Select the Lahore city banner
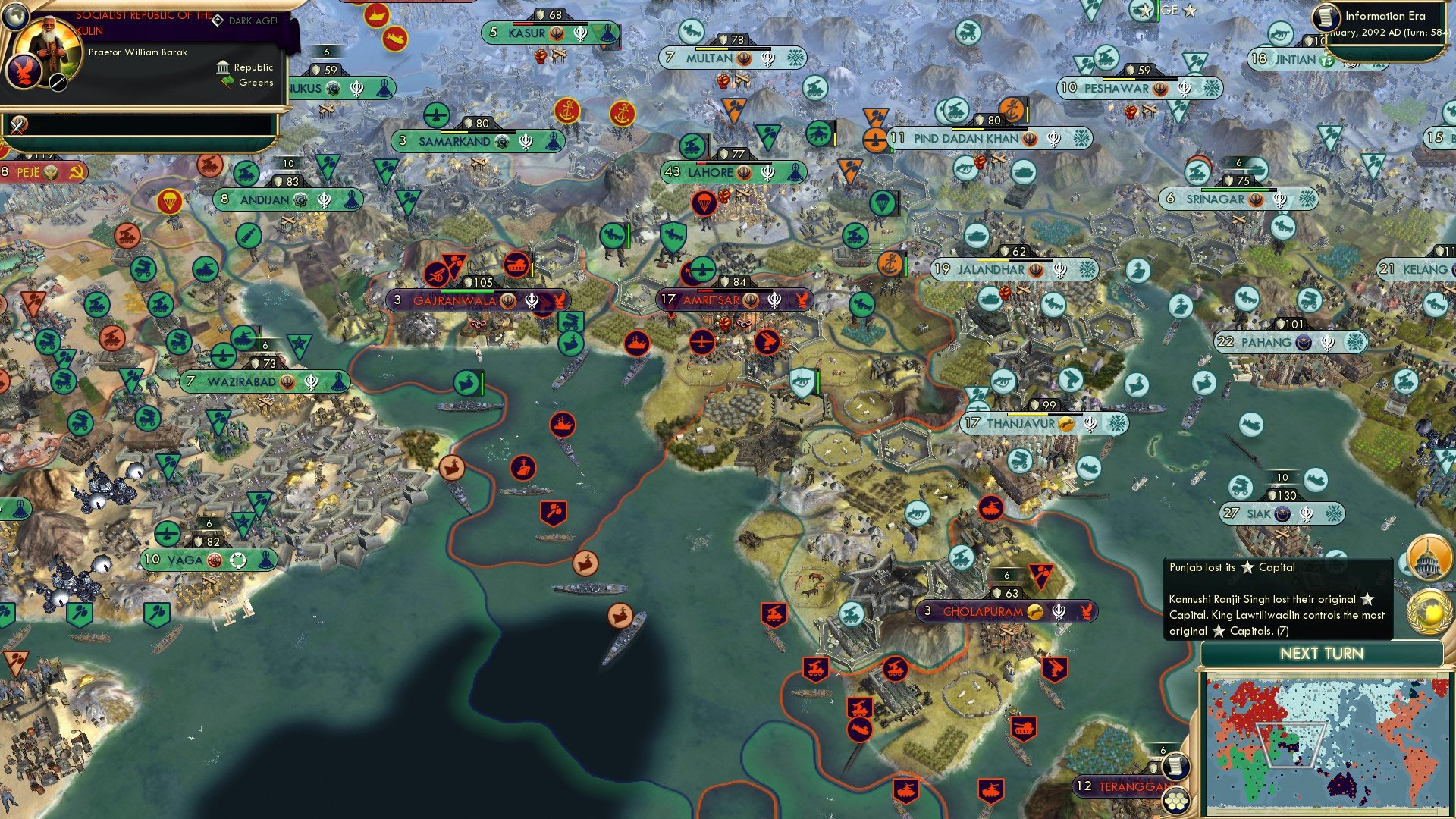1456x819 pixels. click(711, 172)
